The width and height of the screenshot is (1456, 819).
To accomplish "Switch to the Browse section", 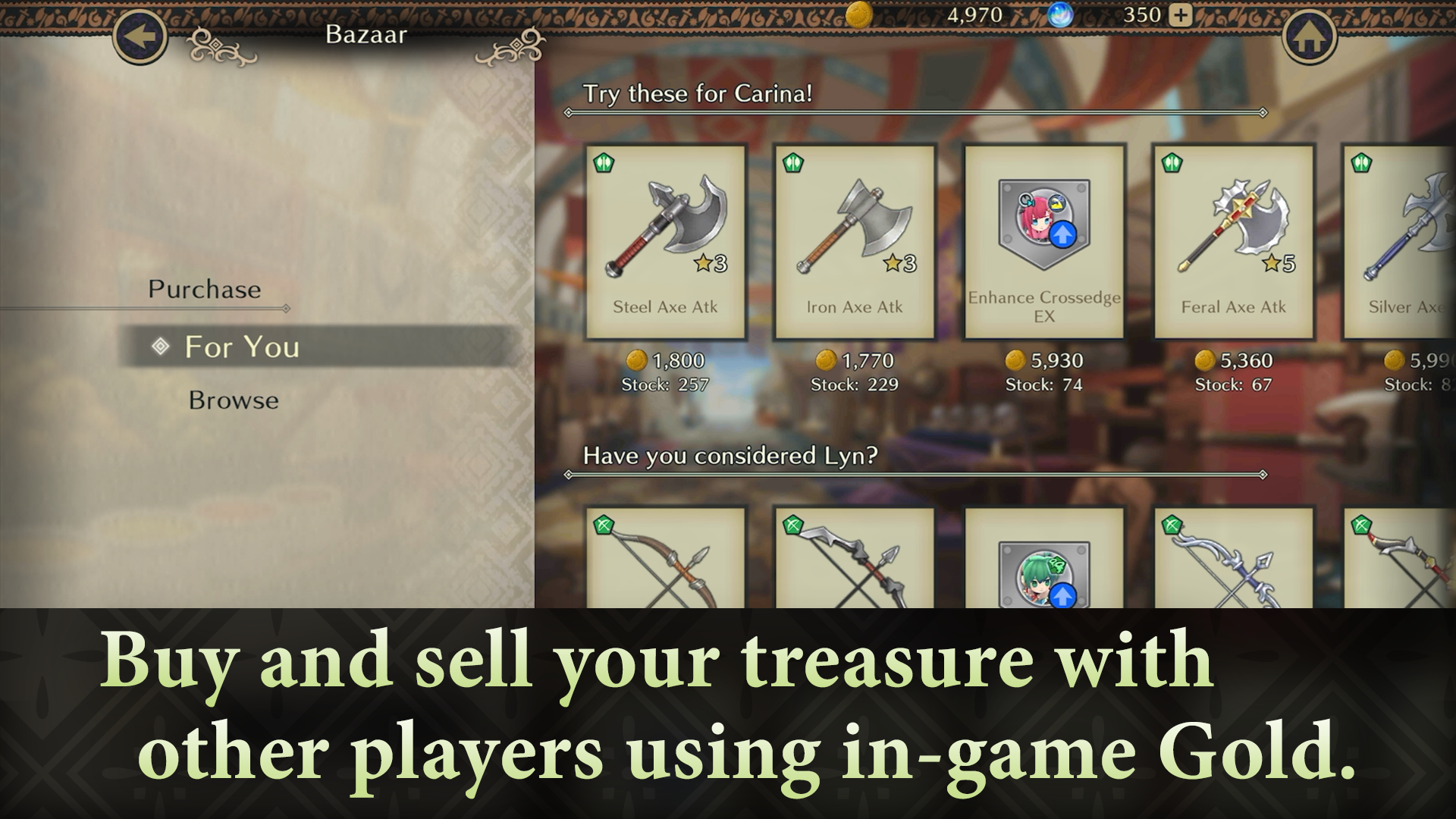I will [234, 400].
